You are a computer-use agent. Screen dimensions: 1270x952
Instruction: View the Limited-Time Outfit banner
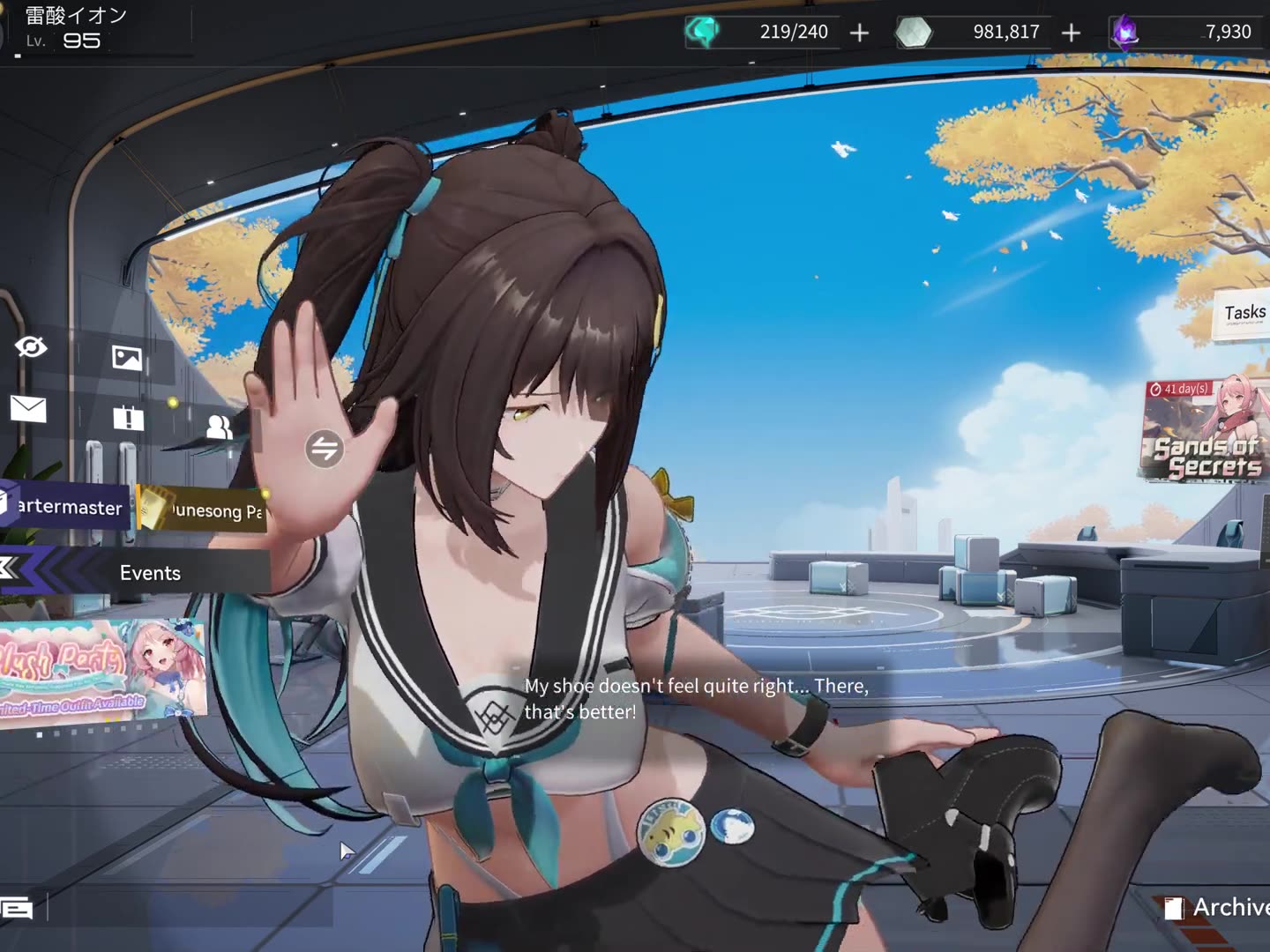click(101, 670)
